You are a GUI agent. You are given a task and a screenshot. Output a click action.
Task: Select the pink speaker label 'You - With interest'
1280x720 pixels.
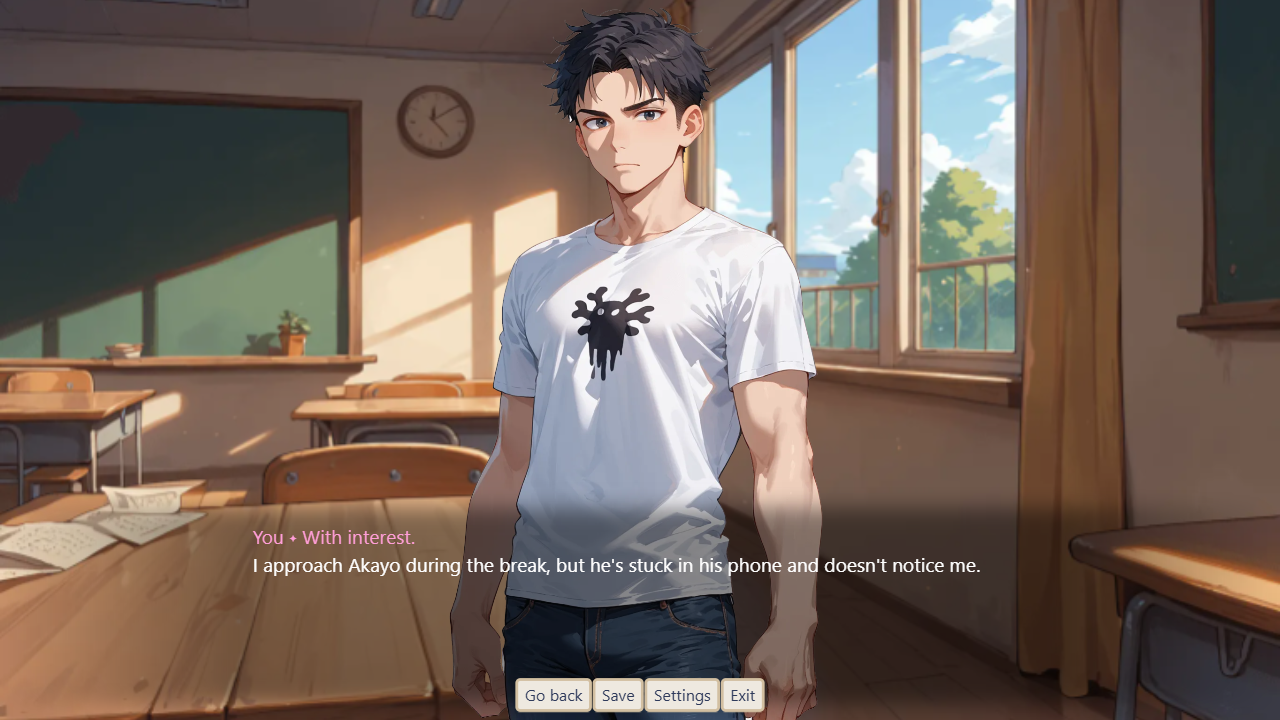click(x=333, y=537)
